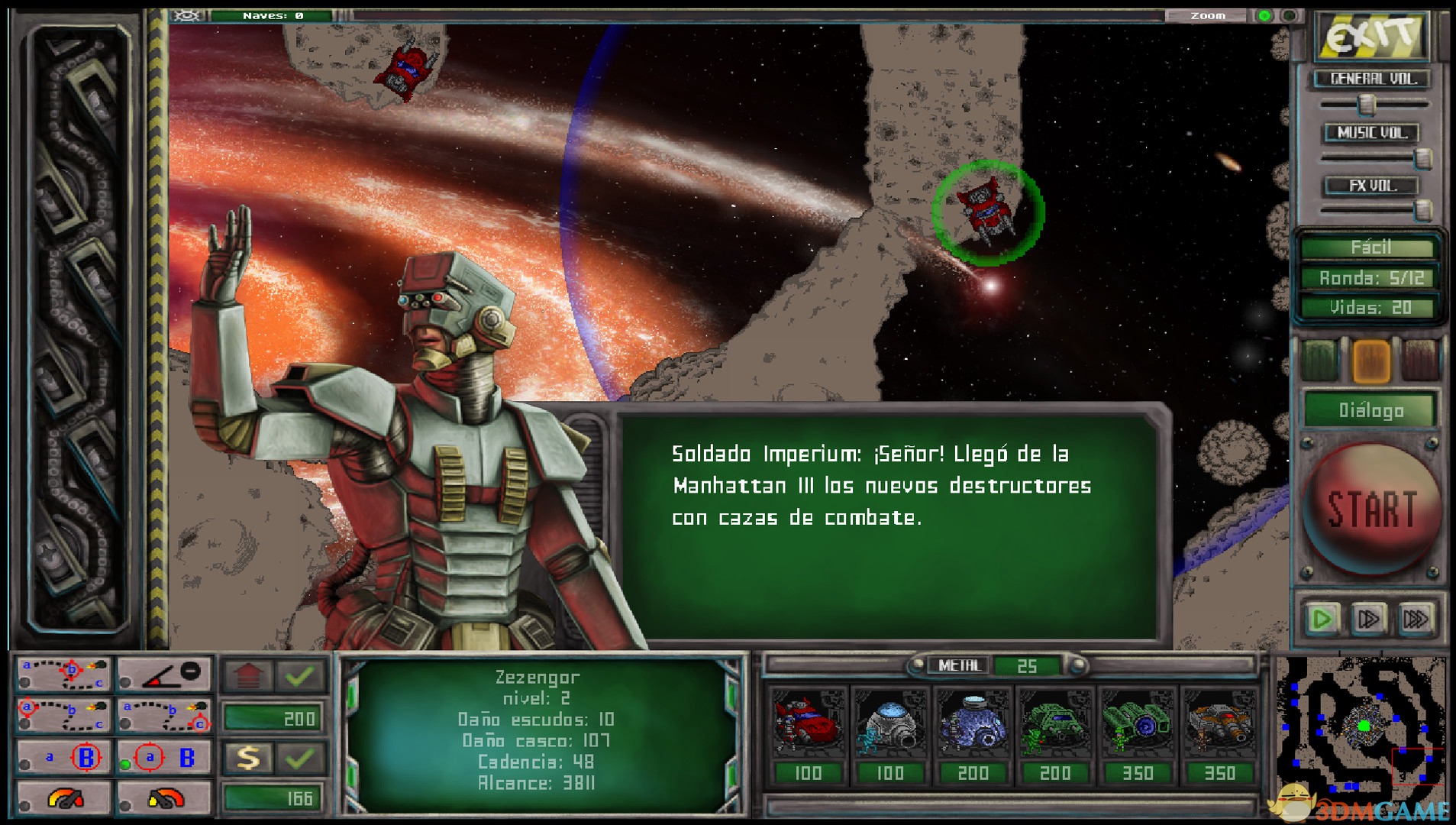Image resolution: width=1456 pixels, height=825 pixels.
Task: Pick the green tank turret costing 200
Action: point(1054,723)
